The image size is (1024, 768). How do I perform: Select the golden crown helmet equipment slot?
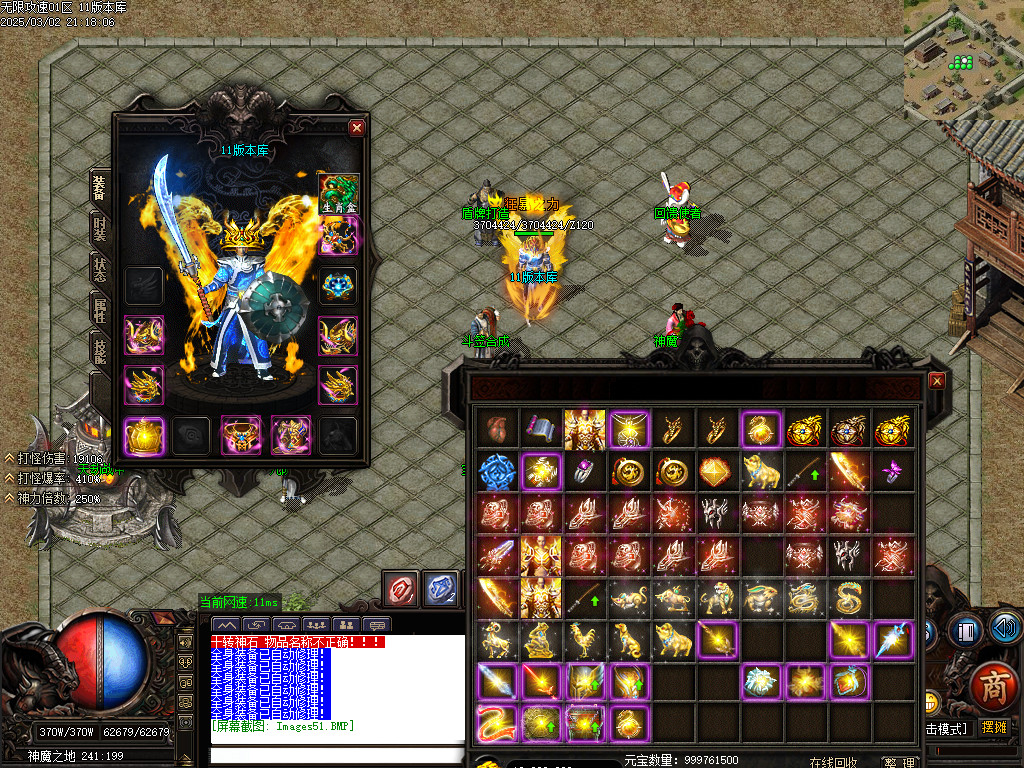(143, 436)
